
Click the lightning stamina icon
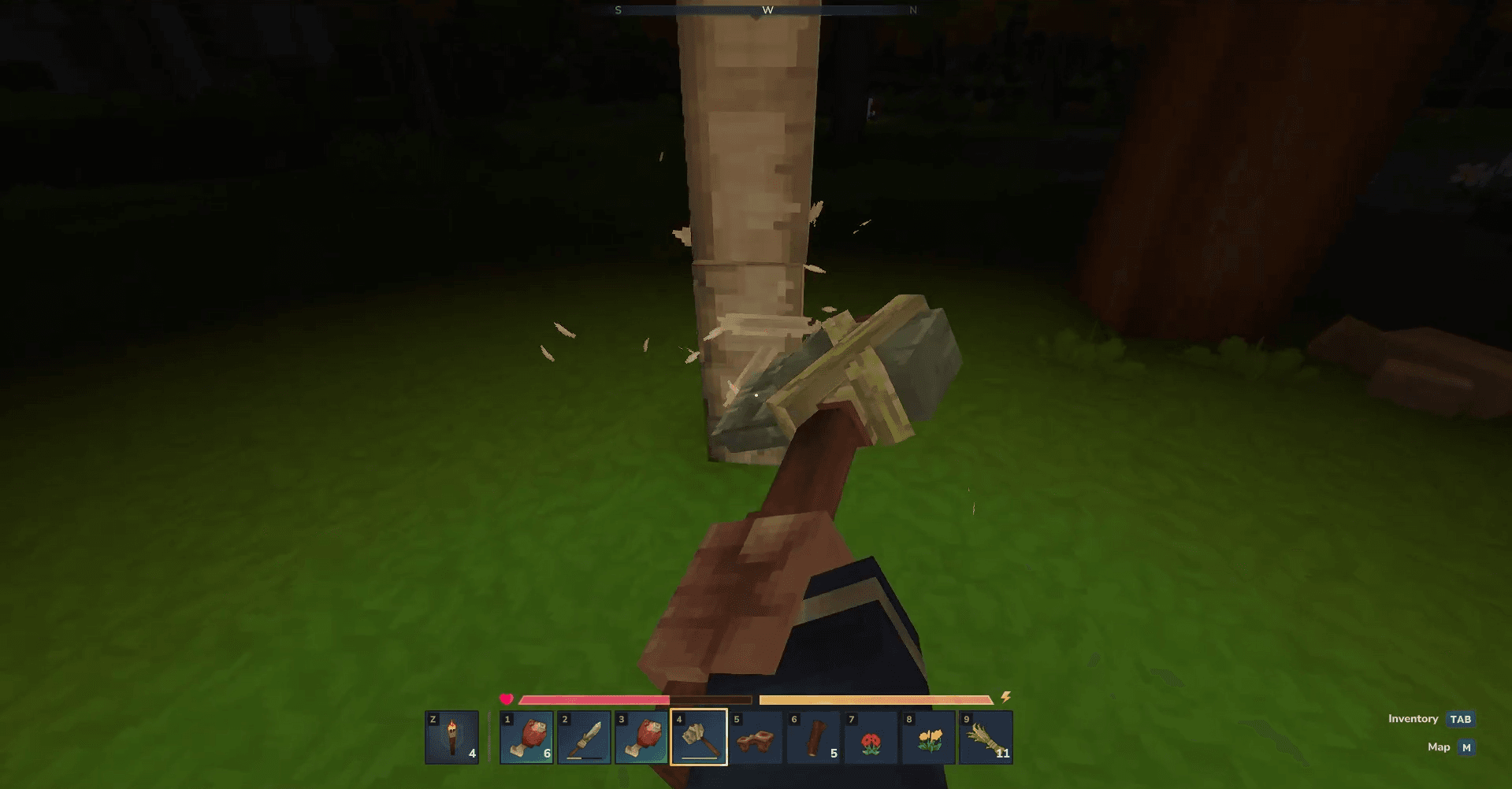click(1006, 697)
